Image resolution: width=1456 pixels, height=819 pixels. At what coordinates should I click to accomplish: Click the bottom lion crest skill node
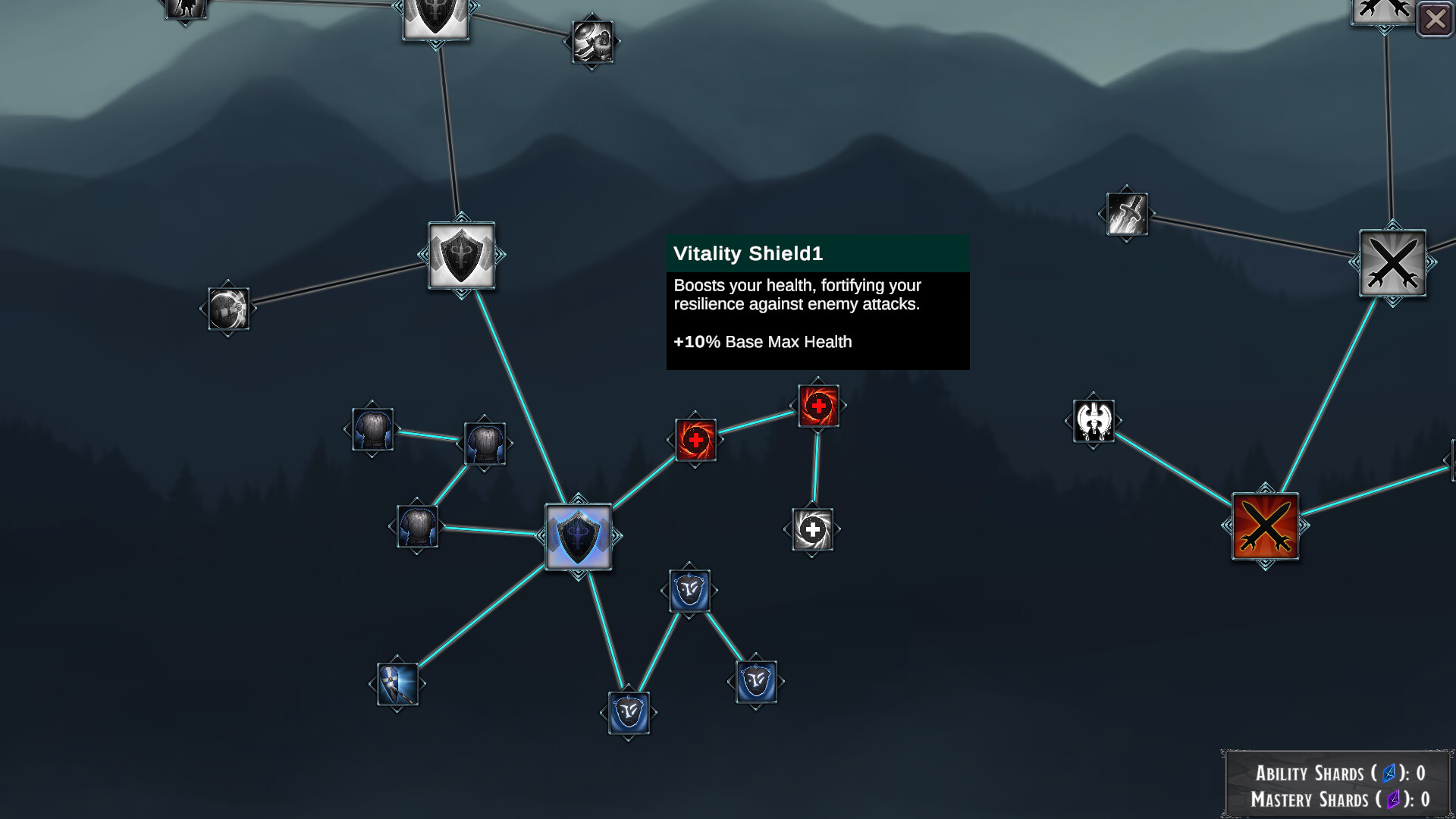[x=629, y=713]
